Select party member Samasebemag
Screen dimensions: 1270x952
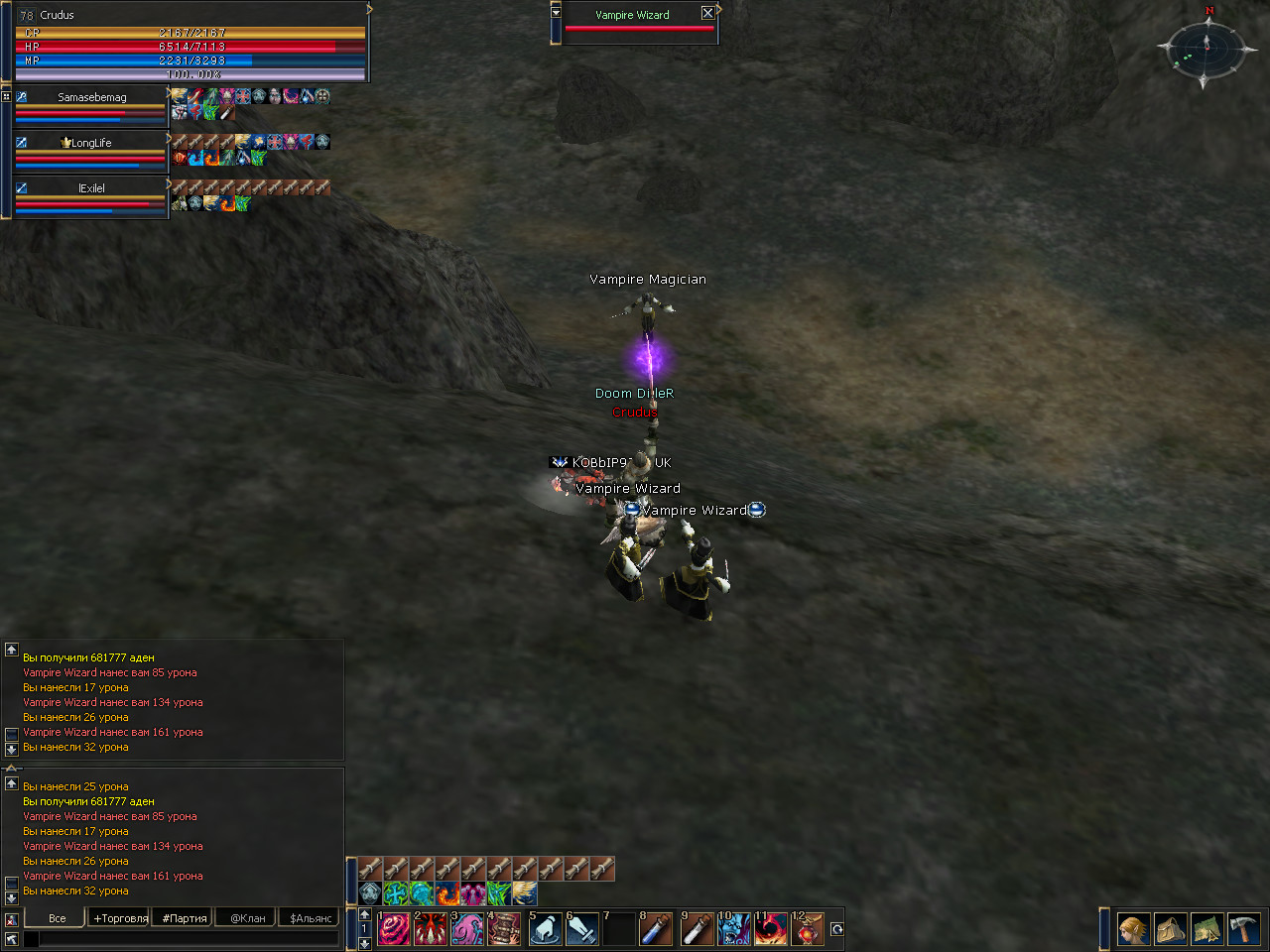91,97
